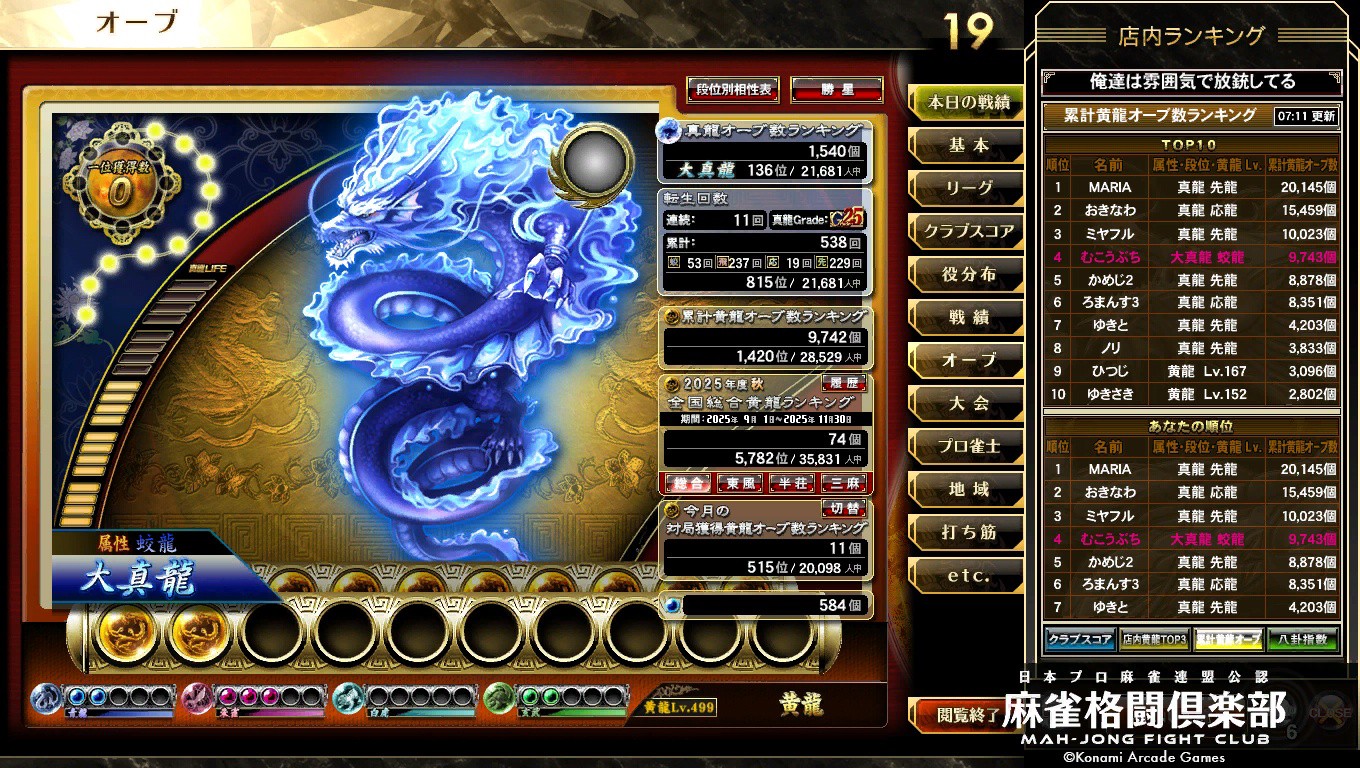Select the 青龍 blue dragon emblem icon

(44, 698)
